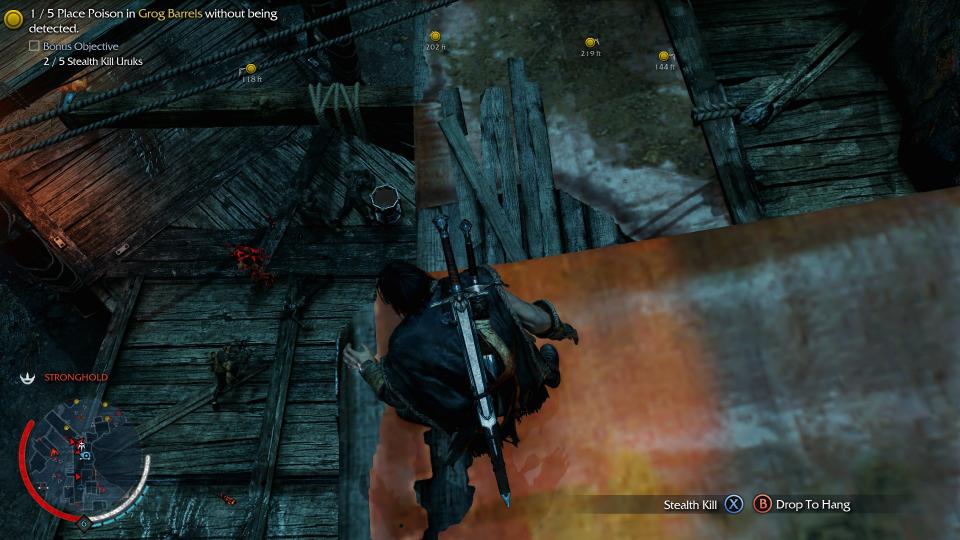960x540 pixels.
Task: Click the Stronghold location icon
Action: (28, 377)
